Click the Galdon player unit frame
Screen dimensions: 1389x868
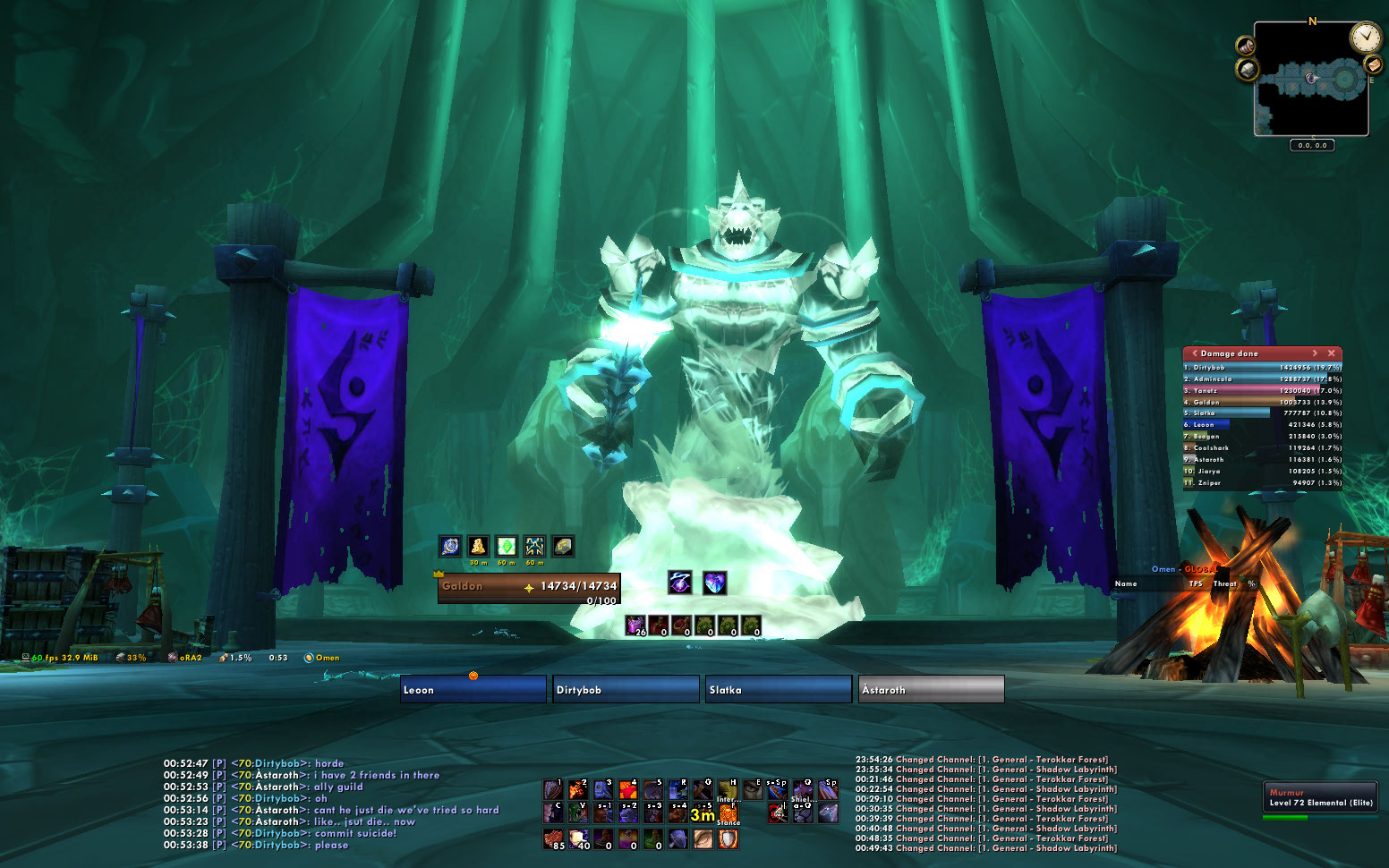coord(528,586)
